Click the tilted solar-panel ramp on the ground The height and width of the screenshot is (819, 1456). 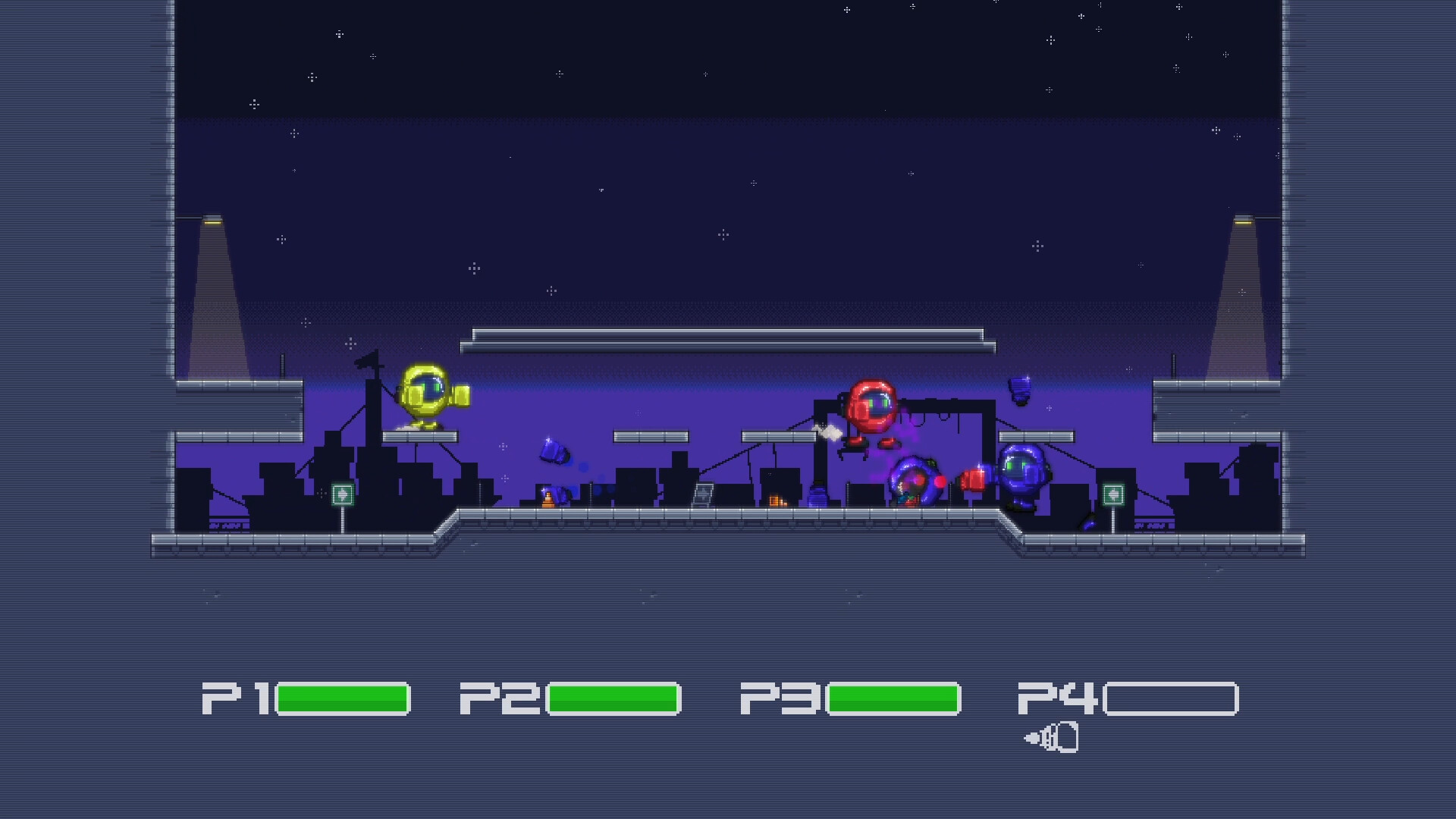704,494
